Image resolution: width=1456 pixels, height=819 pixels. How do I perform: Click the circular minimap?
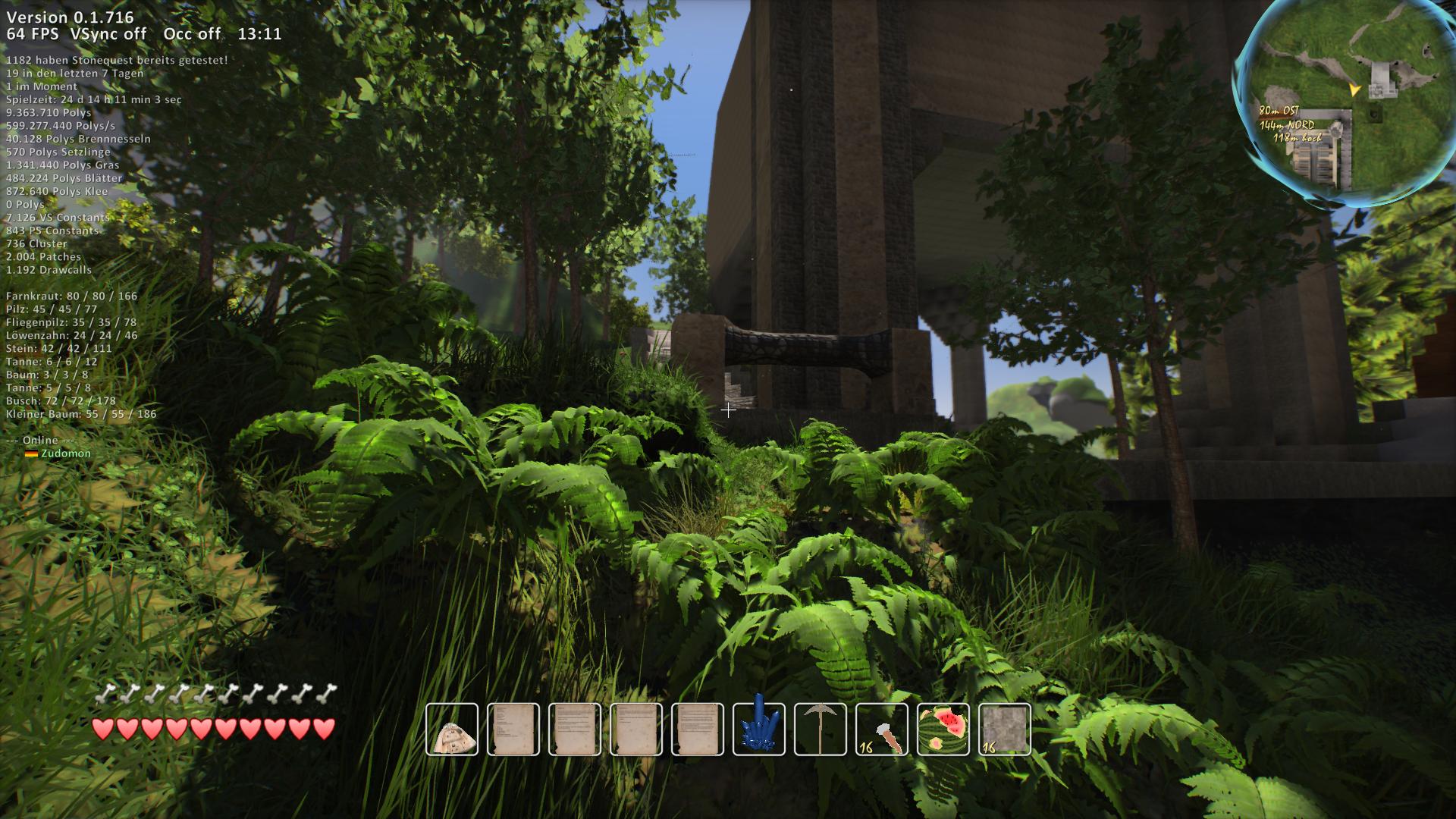[1348, 104]
